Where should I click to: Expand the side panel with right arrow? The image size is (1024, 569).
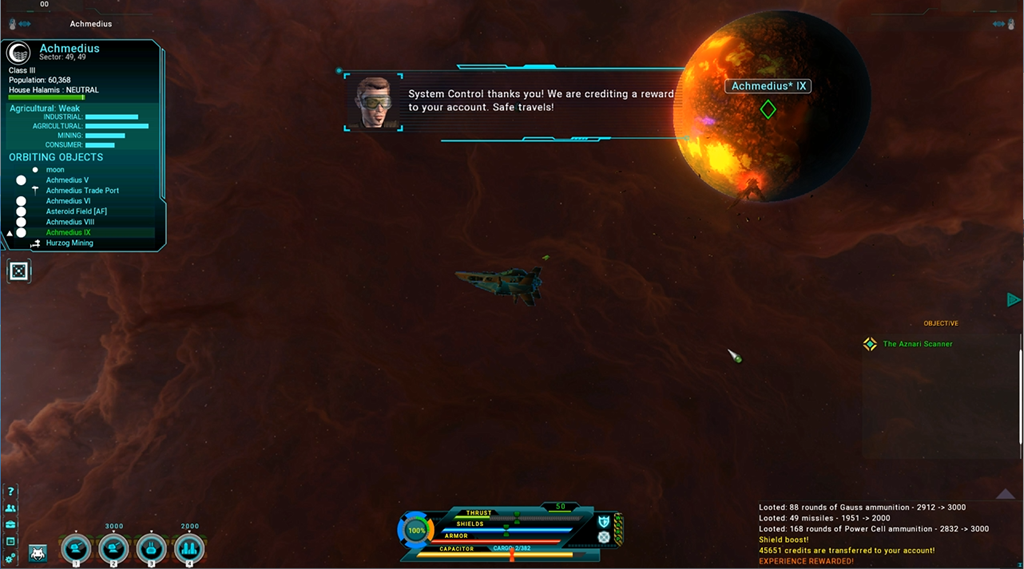pyautogui.click(x=1013, y=300)
